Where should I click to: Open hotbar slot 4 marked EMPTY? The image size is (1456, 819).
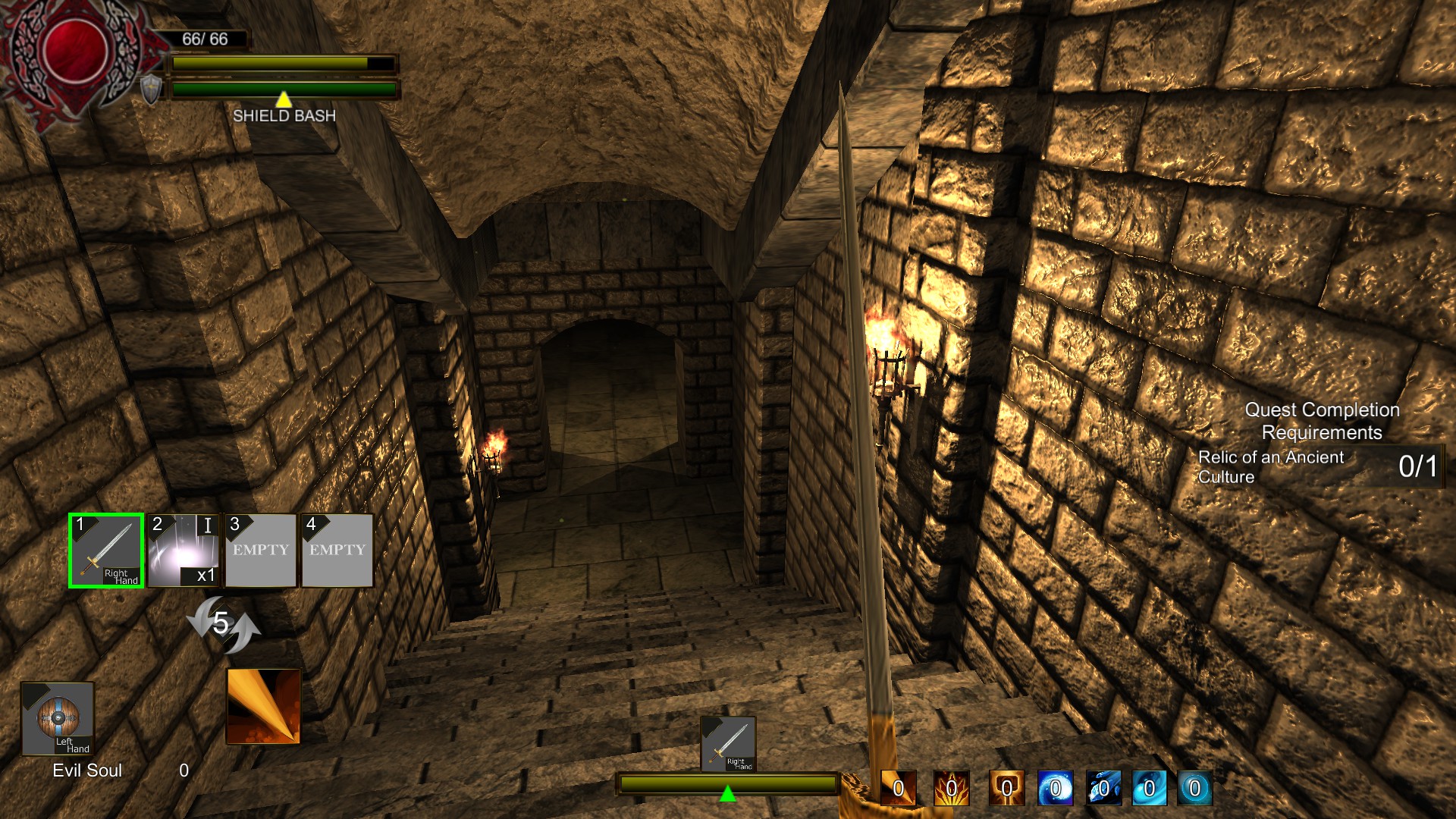(337, 550)
